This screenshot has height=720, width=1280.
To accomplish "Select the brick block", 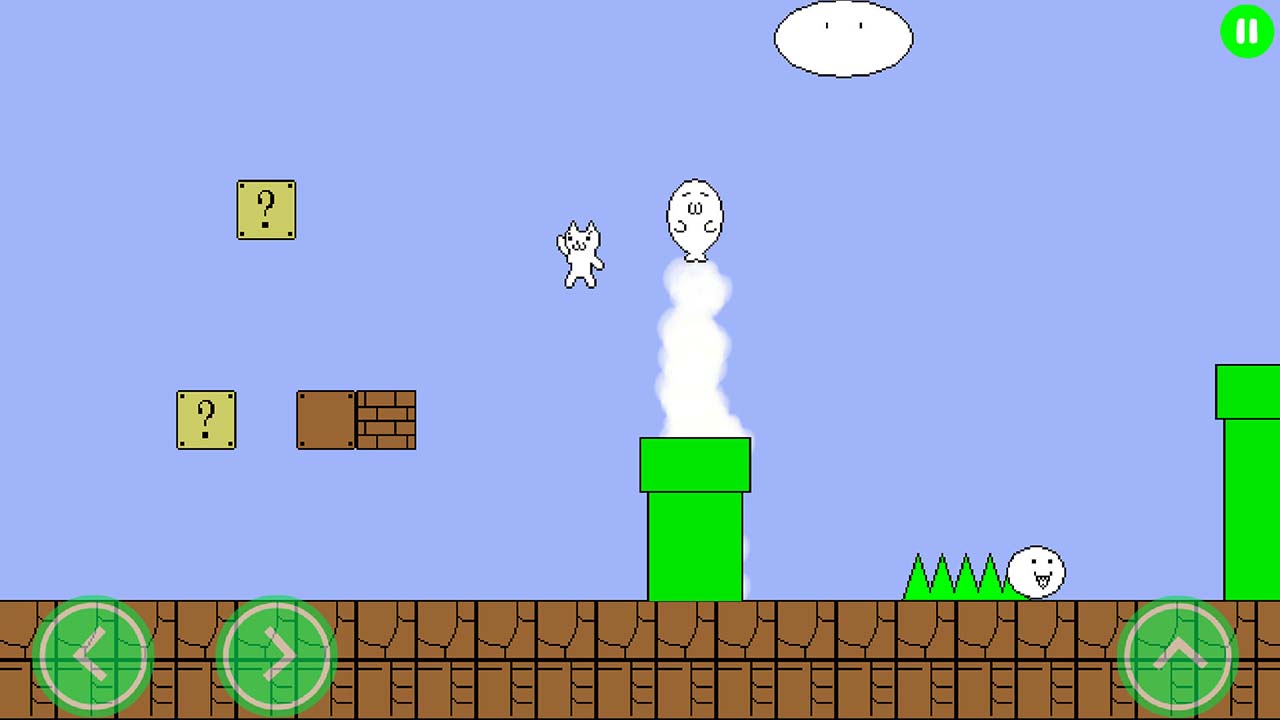I will click(385, 420).
